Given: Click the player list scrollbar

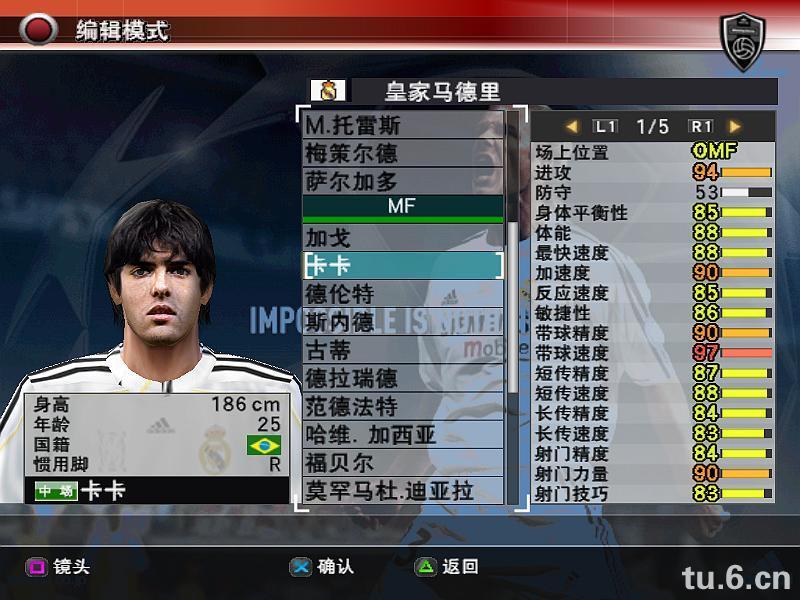Looking at the screenshot, I should tap(514, 300).
